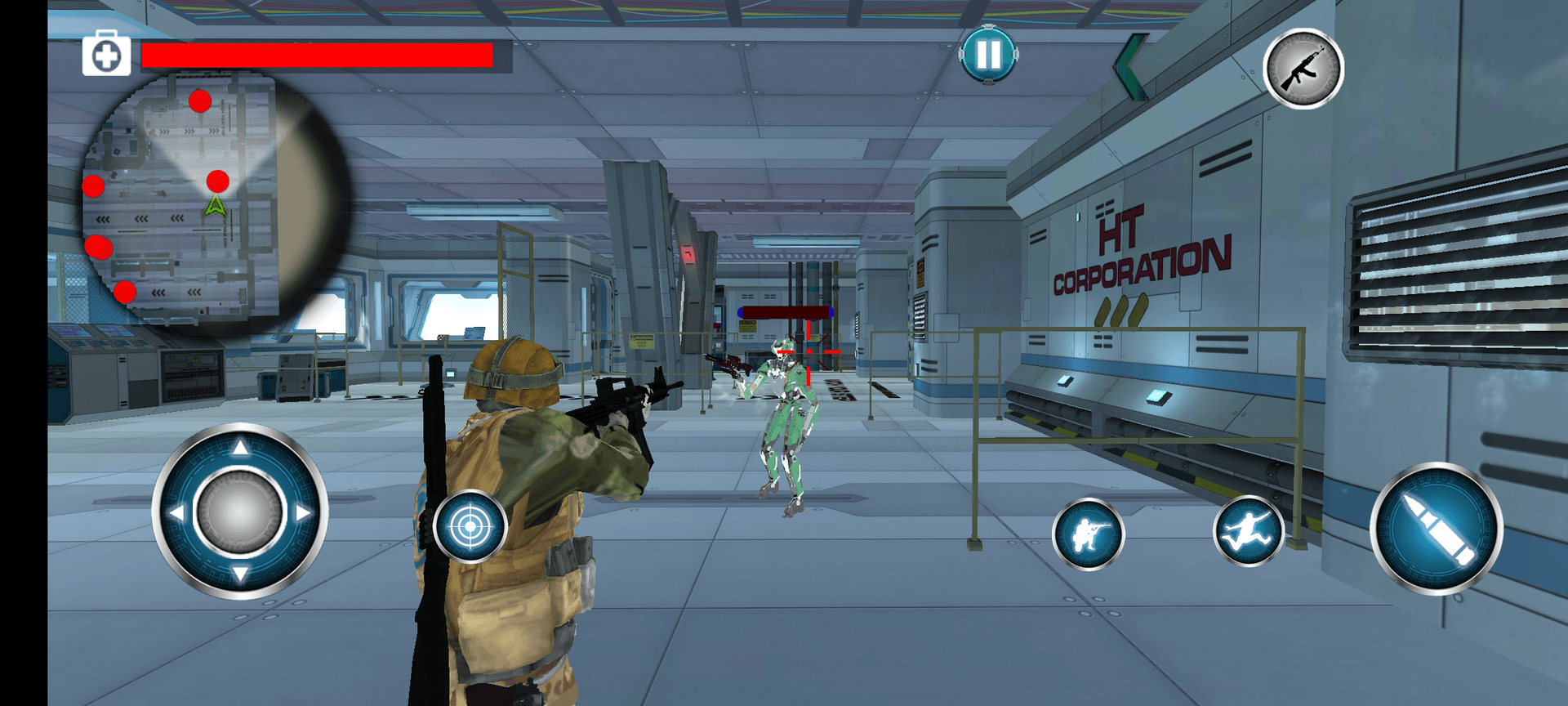This screenshot has width=1568, height=706.
Task: Tap the joystick's right arrow
Action: pyautogui.click(x=304, y=512)
